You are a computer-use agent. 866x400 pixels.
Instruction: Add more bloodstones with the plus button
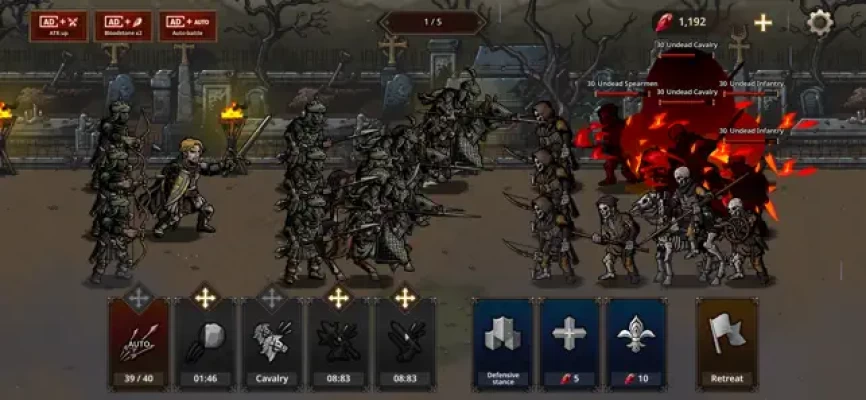click(763, 22)
